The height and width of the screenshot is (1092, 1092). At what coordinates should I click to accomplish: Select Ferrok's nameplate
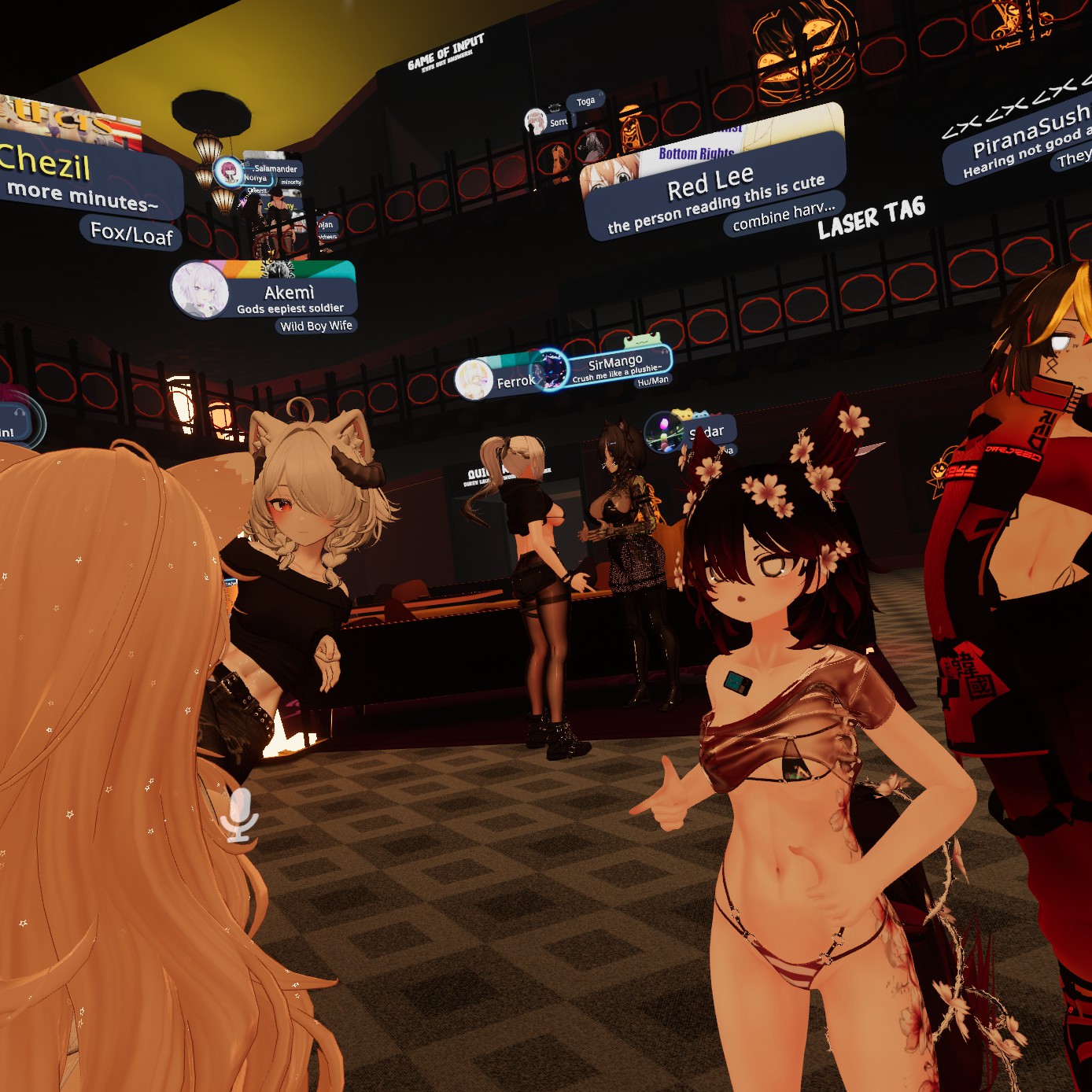tap(515, 382)
